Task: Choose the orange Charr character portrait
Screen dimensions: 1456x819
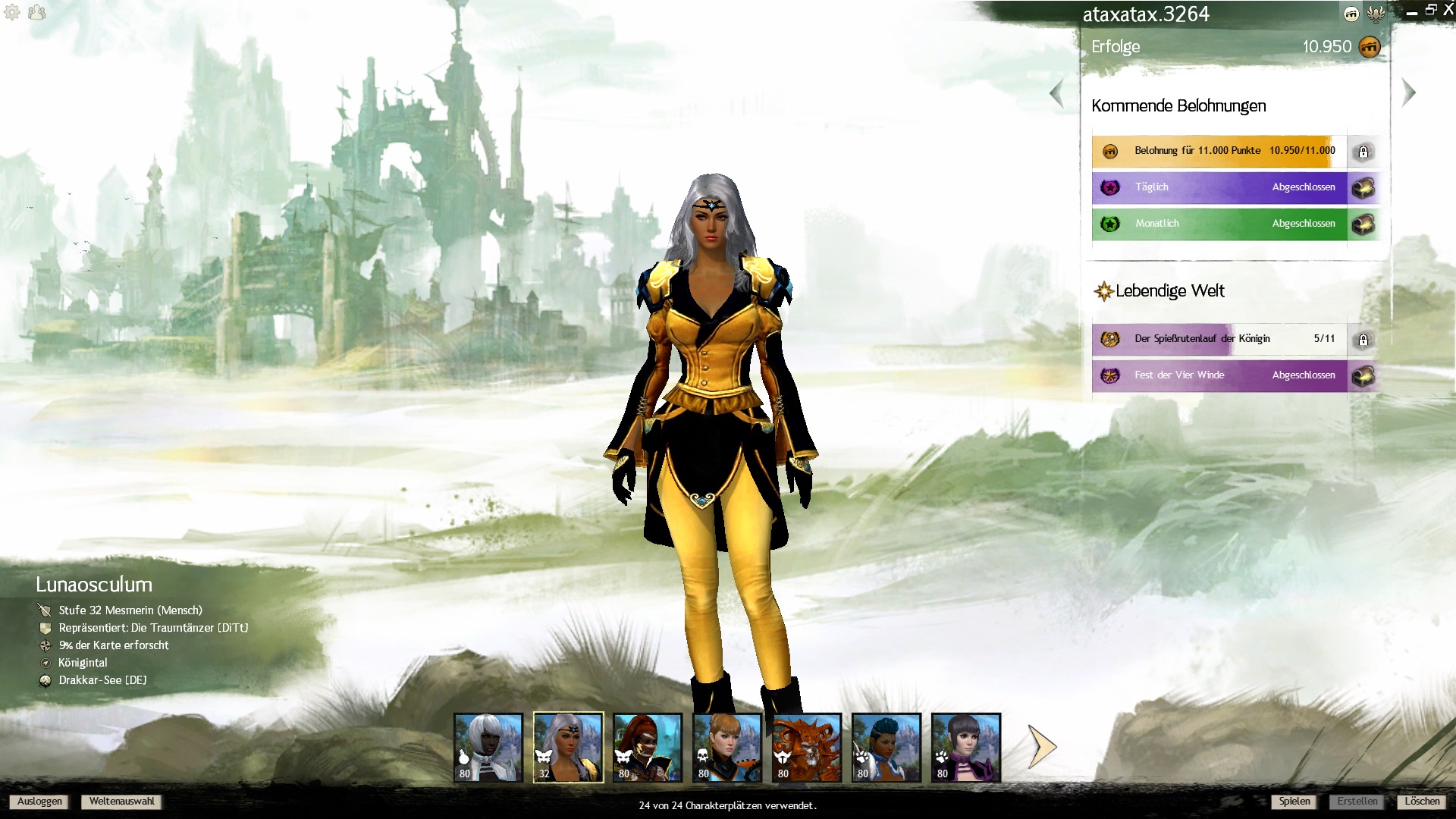Action: click(x=807, y=747)
